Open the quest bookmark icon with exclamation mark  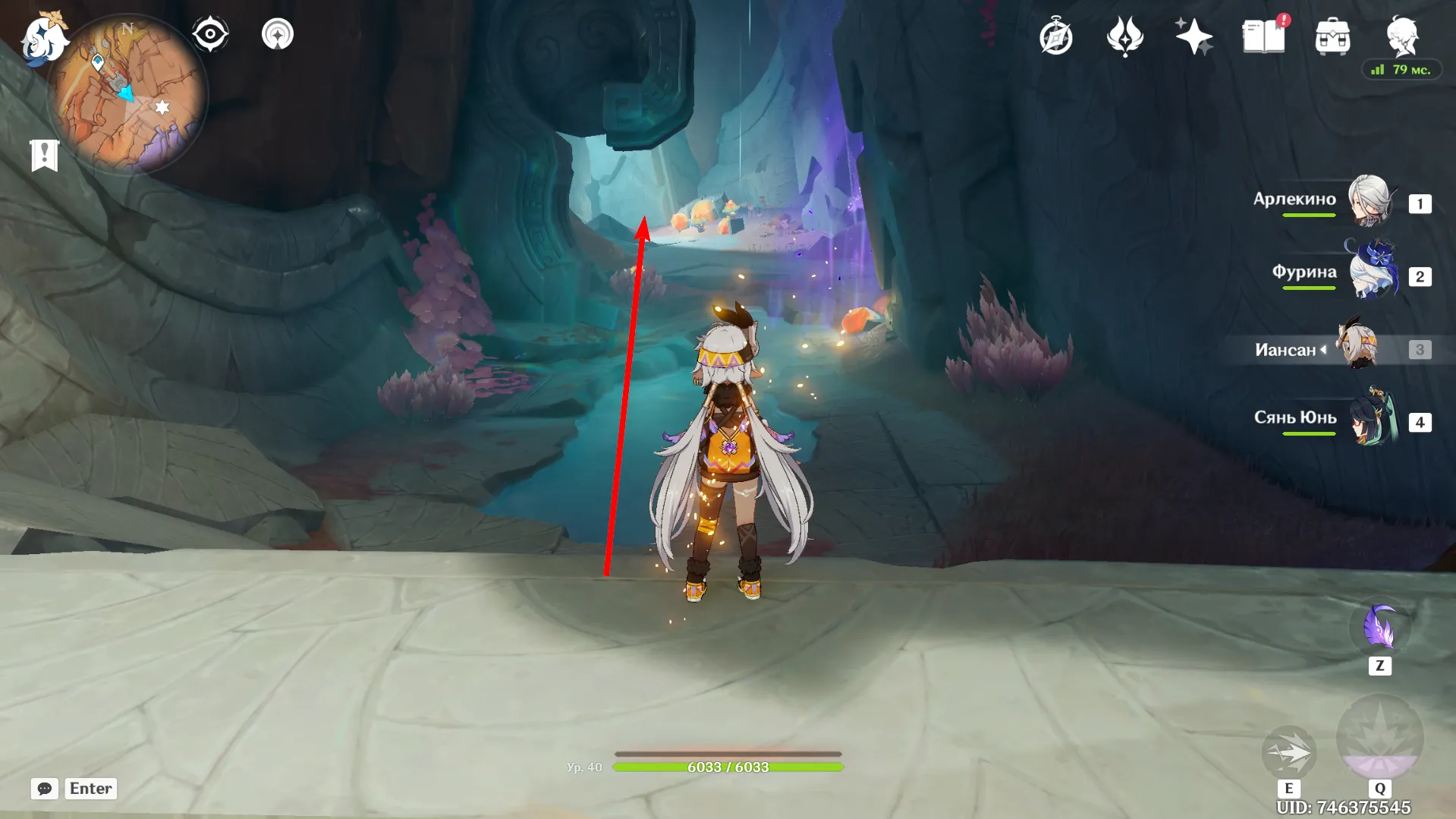click(x=45, y=156)
